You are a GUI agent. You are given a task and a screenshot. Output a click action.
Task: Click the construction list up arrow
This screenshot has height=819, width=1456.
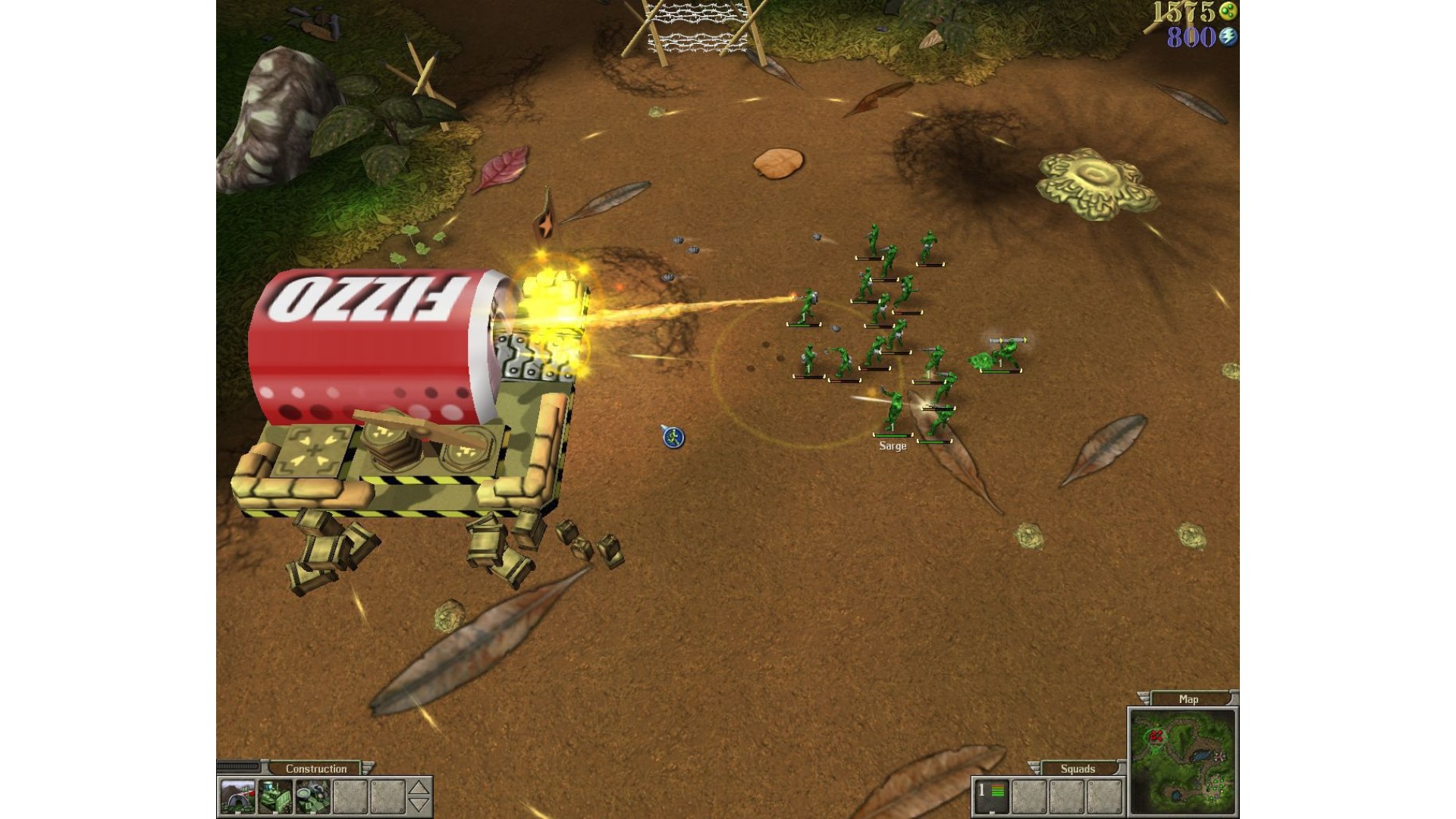pyautogui.click(x=419, y=788)
